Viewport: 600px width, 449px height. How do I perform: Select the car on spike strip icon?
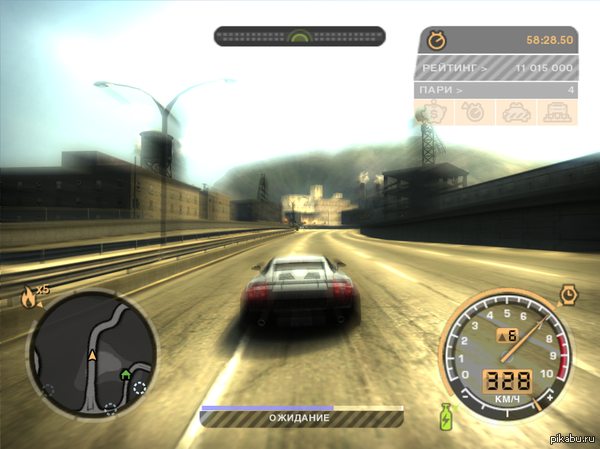click(x=555, y=112)
